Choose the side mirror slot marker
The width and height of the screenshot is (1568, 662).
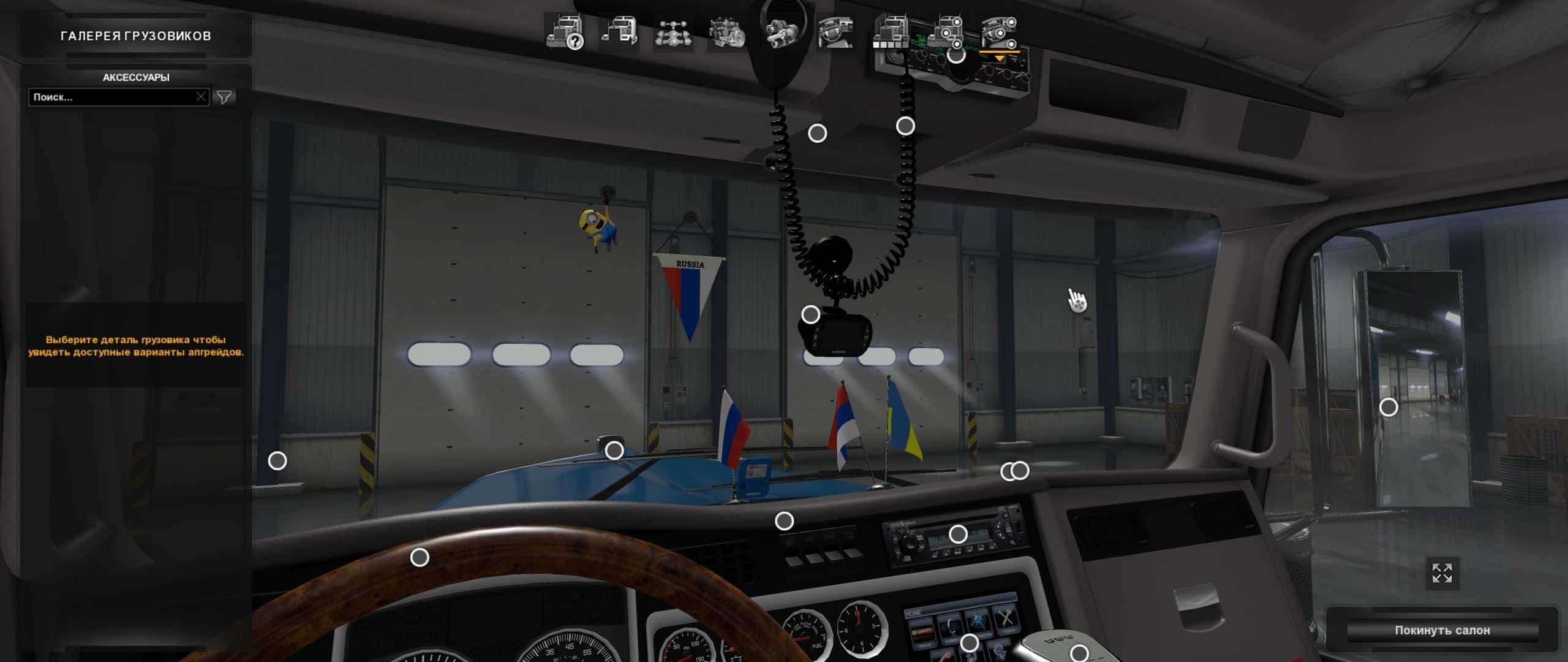point(1389,407)
